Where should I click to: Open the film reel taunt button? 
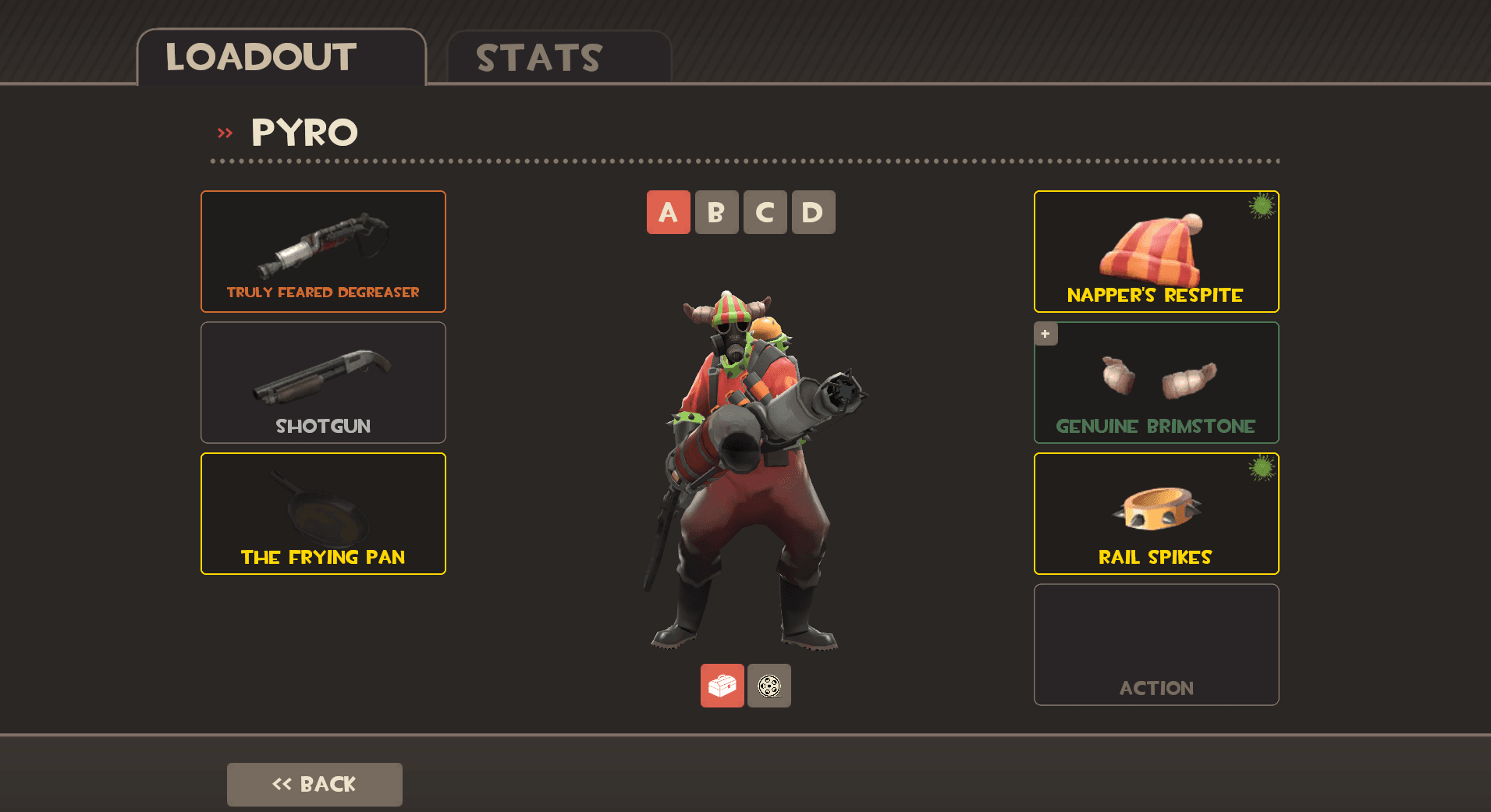pos(769,686)
